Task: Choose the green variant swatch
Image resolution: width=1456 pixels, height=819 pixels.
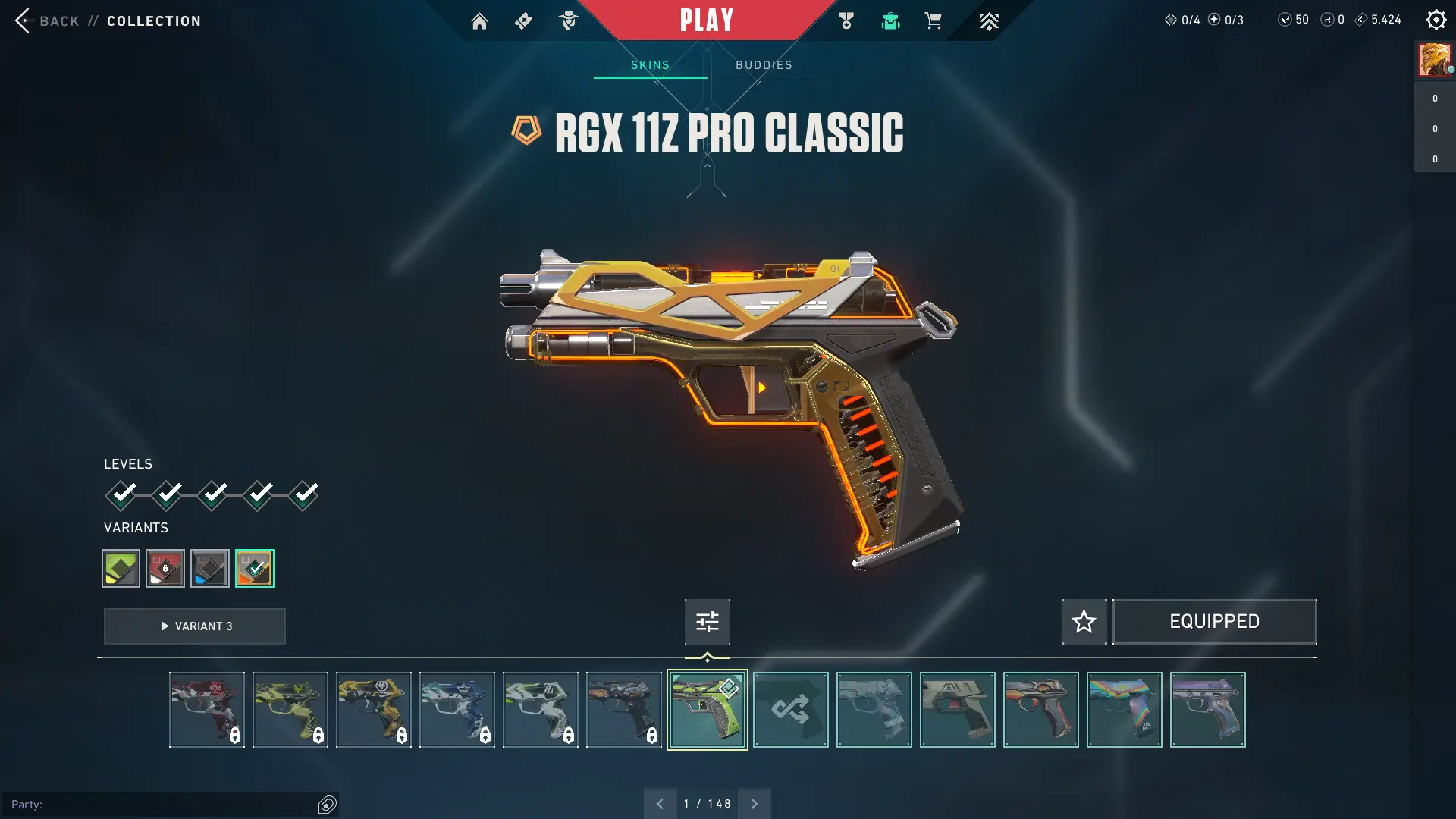Action: pyautogui.click(x=121, y=568)
